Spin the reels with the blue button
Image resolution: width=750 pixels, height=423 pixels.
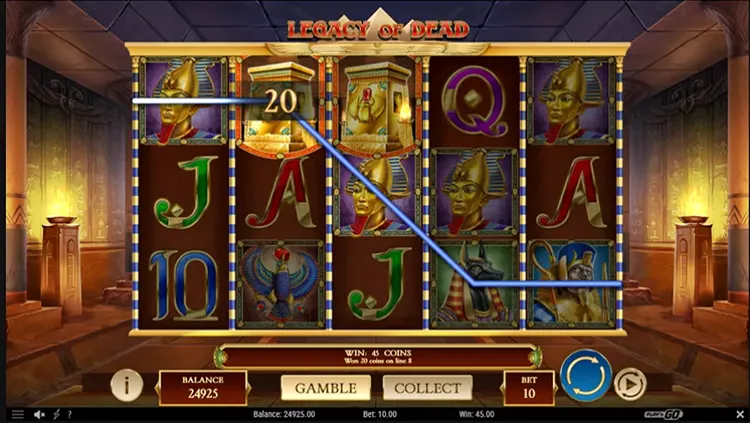[585, 376]
